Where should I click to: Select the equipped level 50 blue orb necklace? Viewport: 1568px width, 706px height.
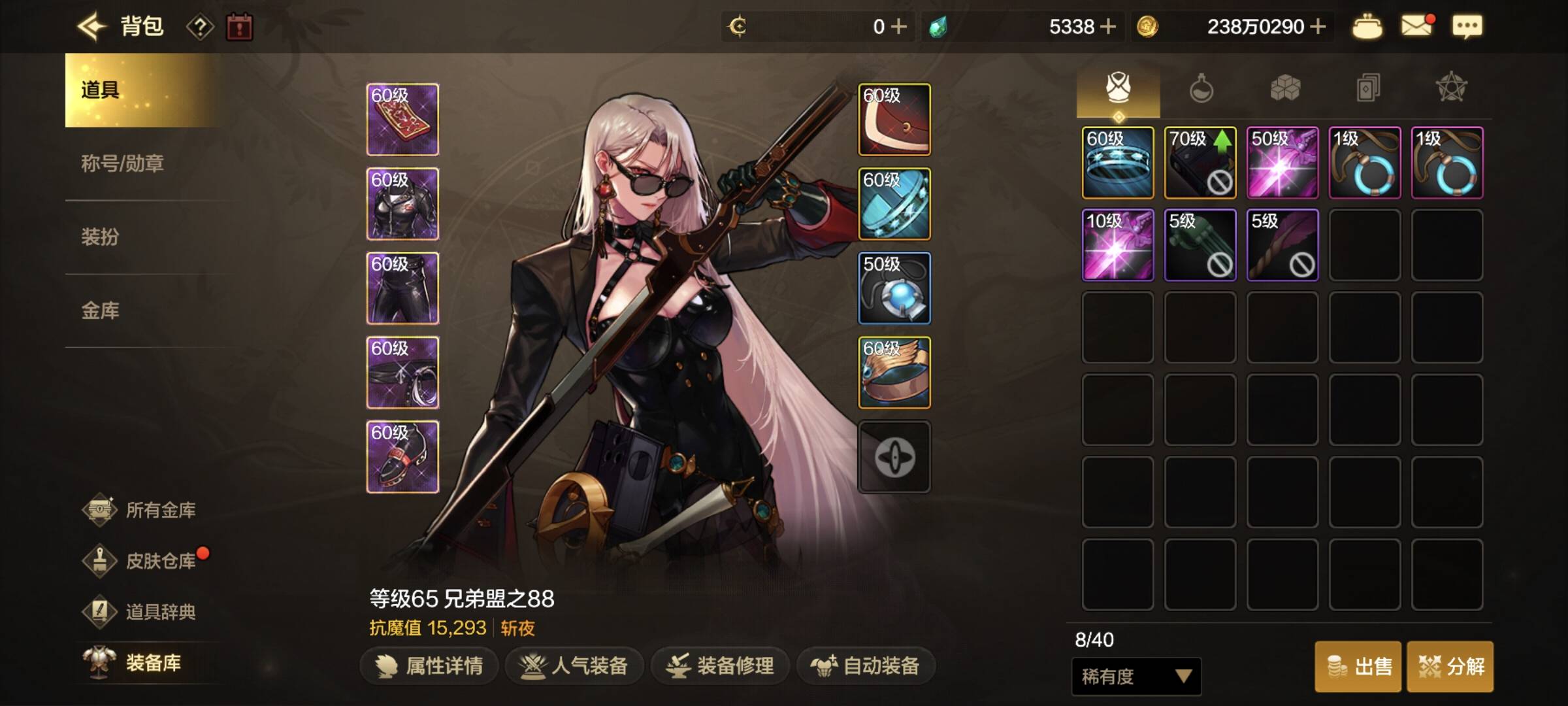pos(894,288)
